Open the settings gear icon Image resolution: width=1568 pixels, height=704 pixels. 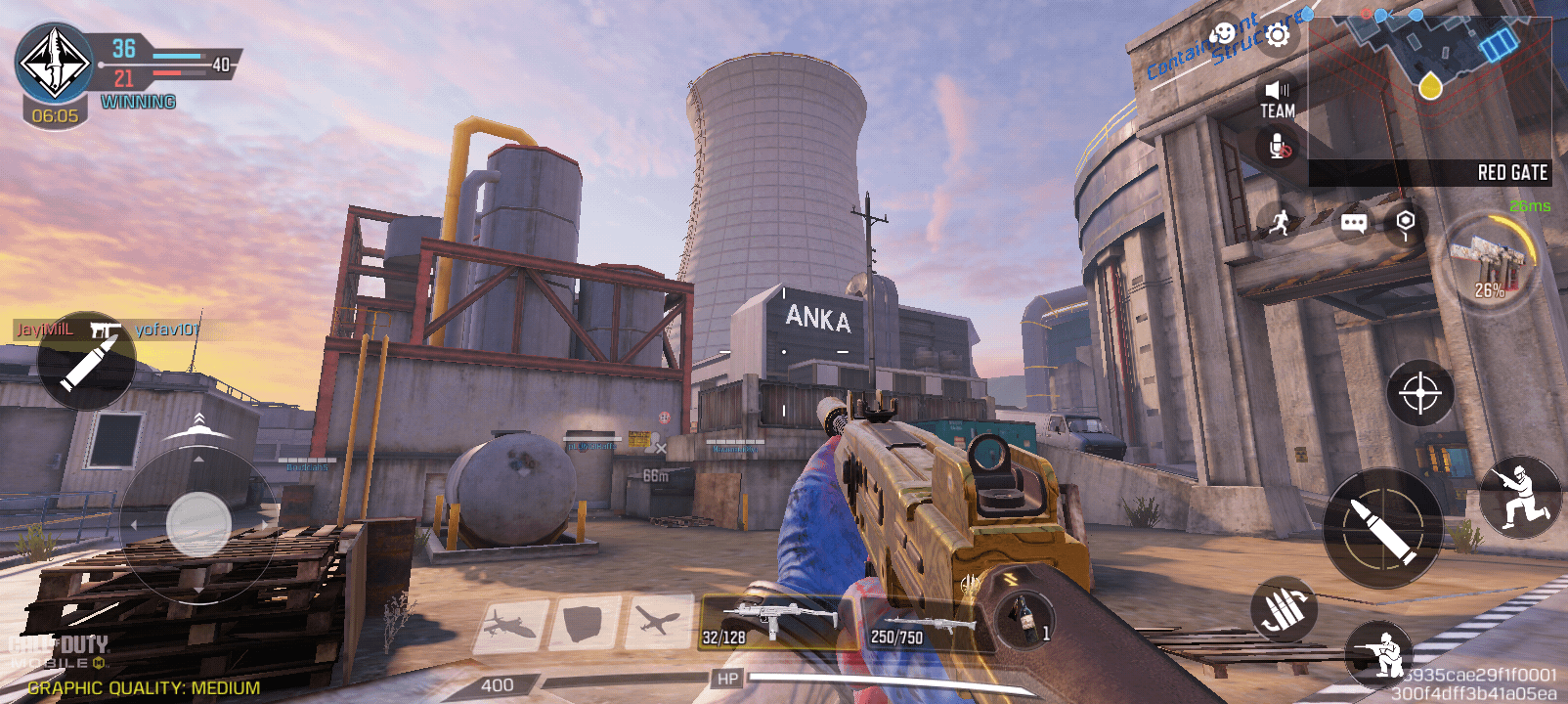pyautogui.click(x=1277, y=36)
